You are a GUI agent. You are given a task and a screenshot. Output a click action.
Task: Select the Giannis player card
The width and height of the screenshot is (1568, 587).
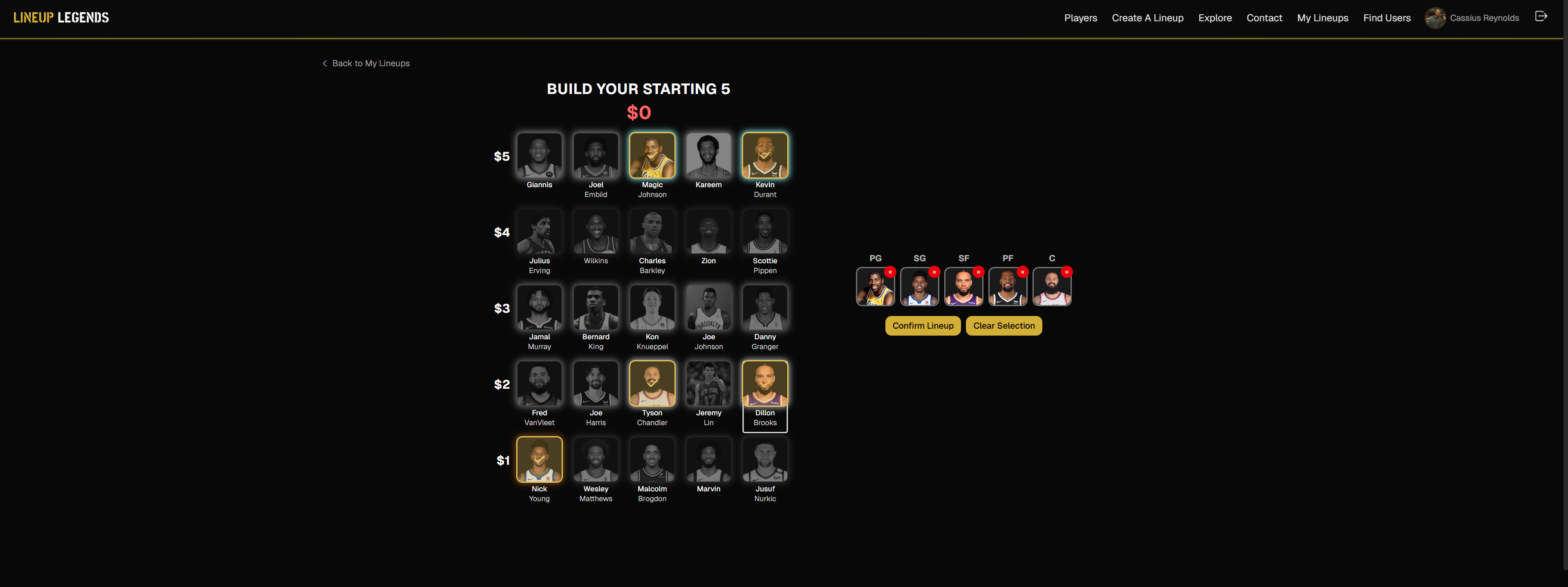[x=539, y=155]
